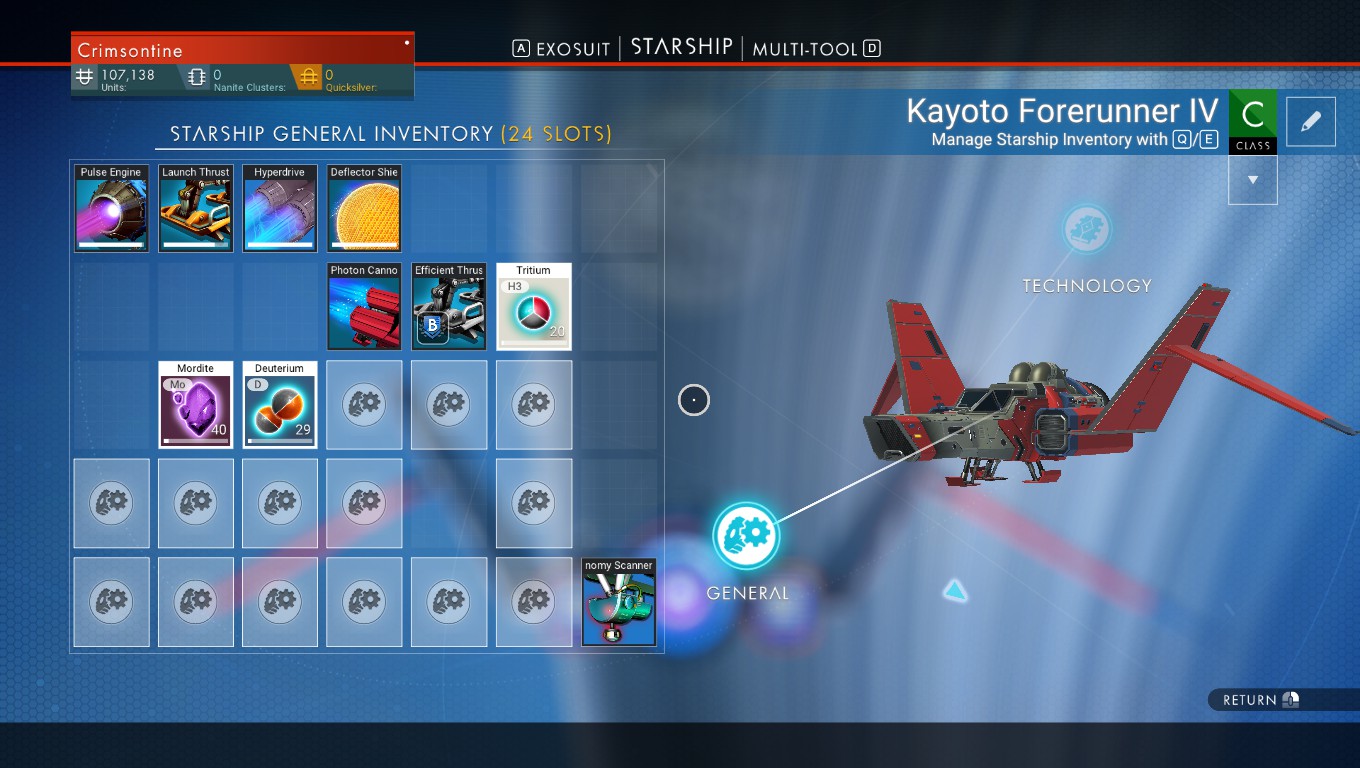Select the Pulse Engine slot
The image size is (1360, 768).
pos(111,208)
